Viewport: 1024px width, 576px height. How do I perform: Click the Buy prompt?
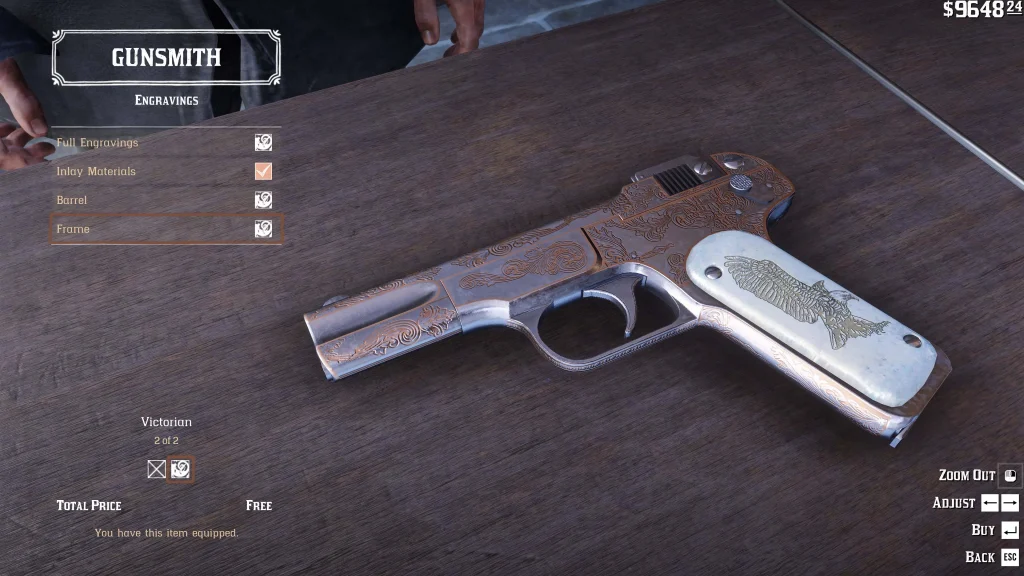click(x=995, y=530)
